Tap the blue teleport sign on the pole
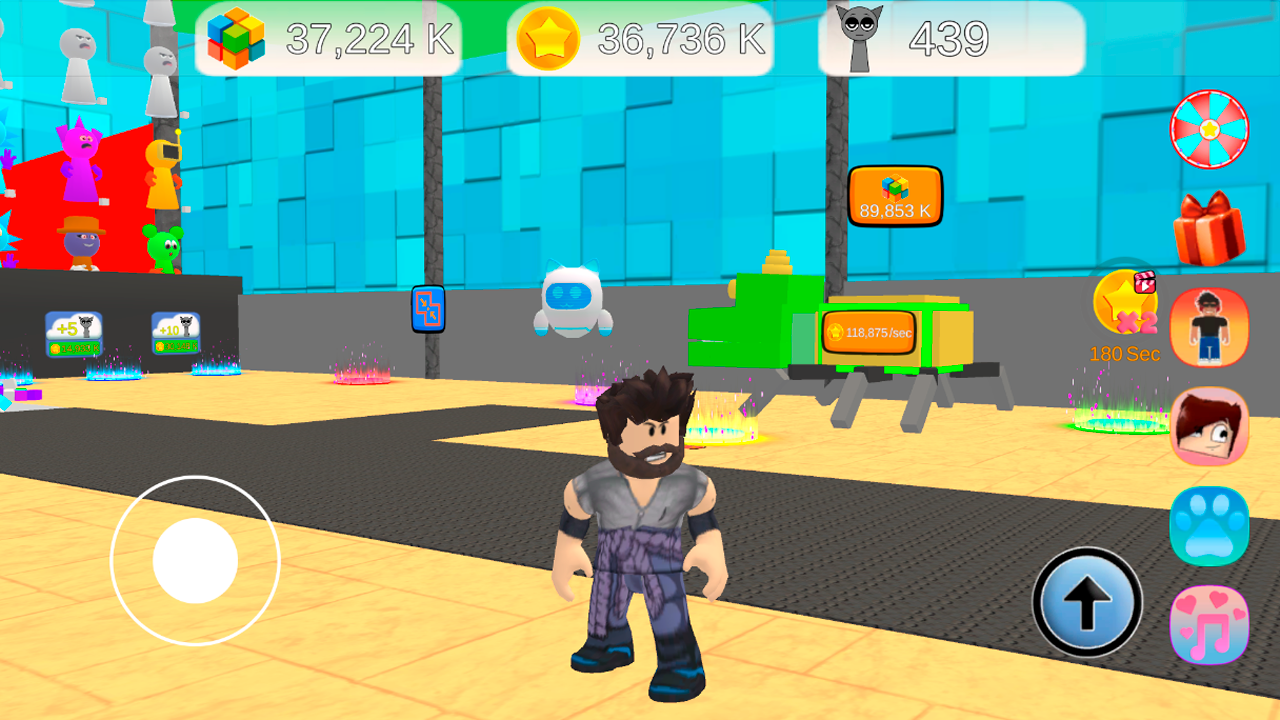This screenshot has width=1280, height=720. (x=428, y=310)
